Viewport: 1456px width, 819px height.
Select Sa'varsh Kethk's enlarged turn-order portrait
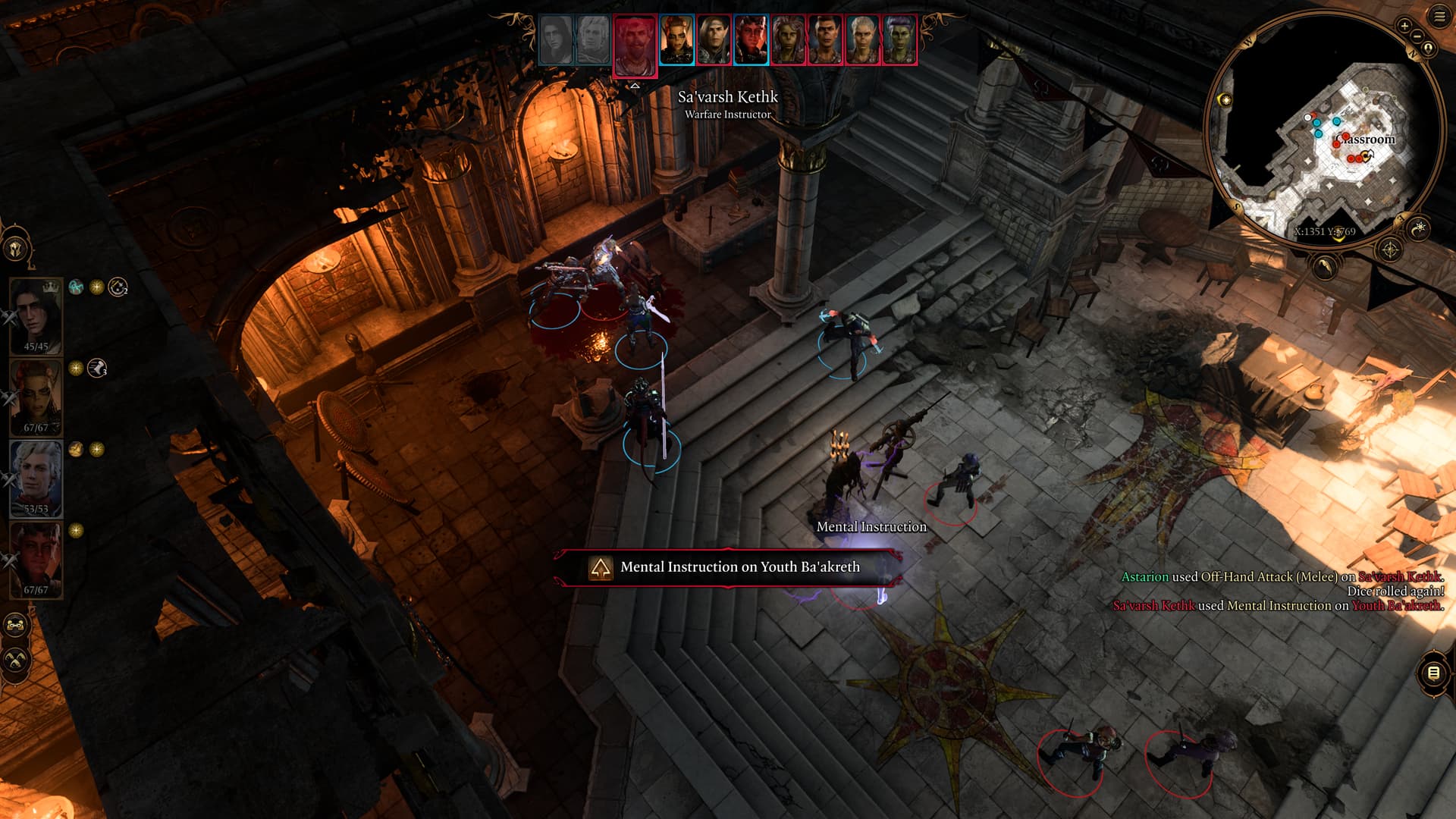(x=635, y=45)
